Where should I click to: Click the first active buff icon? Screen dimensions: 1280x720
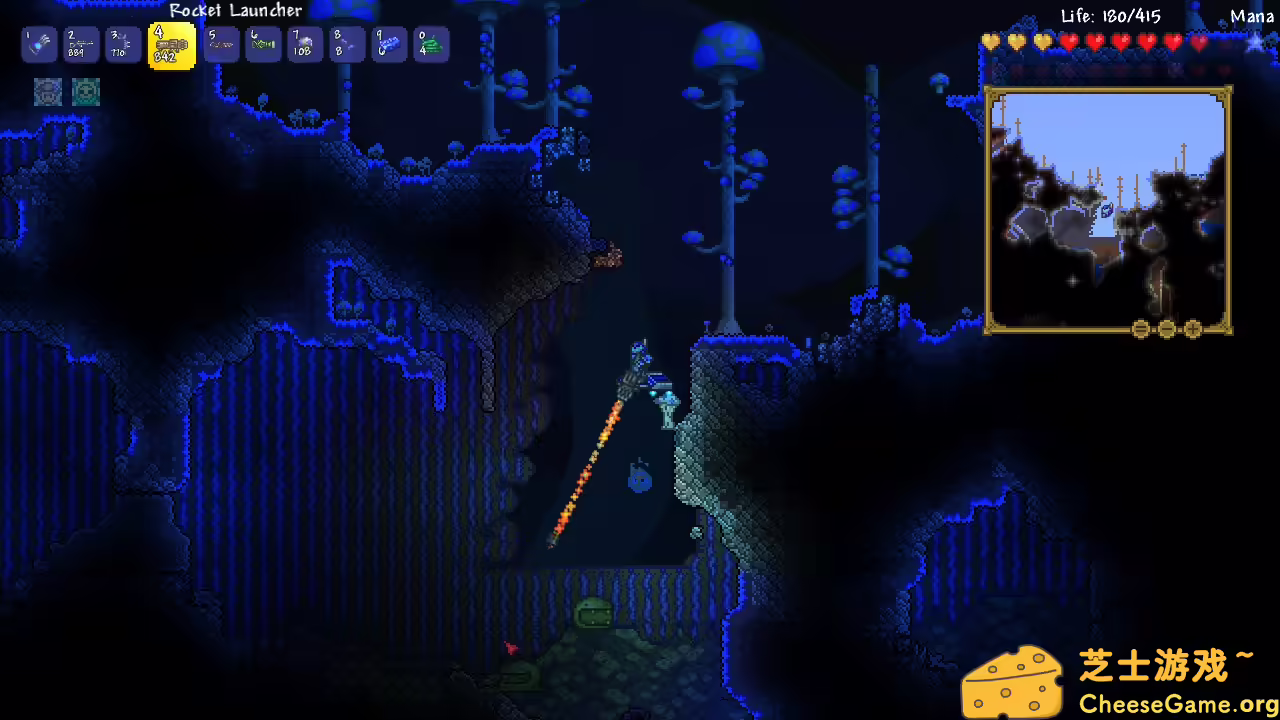click(49, 92)
